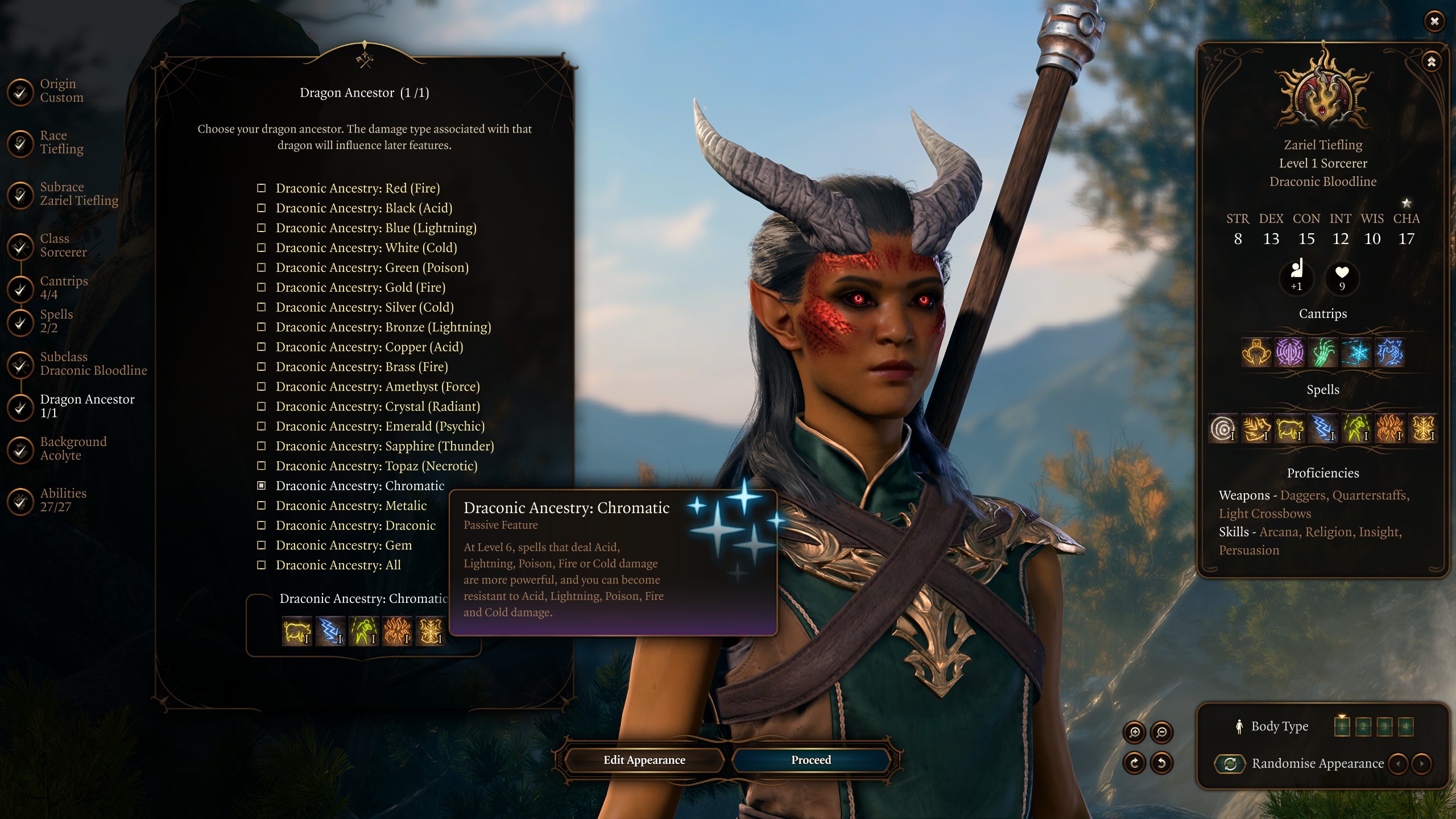Choose Draconic Ancestry: Blue (Lightning)
This screenshot has width=1456, height=819.
click(375, 228)
